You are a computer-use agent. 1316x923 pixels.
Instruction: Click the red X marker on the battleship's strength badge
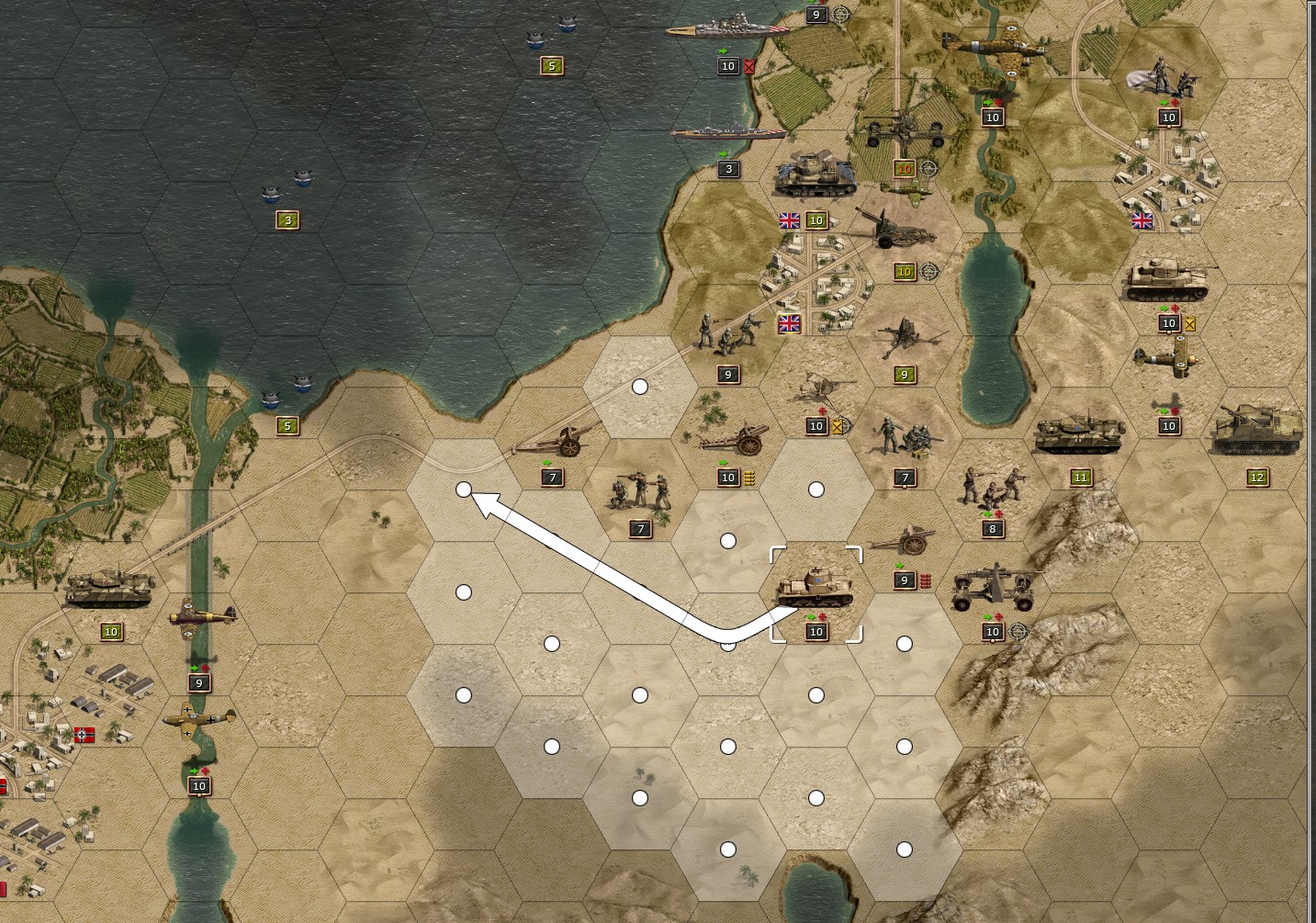click(751, 66)
